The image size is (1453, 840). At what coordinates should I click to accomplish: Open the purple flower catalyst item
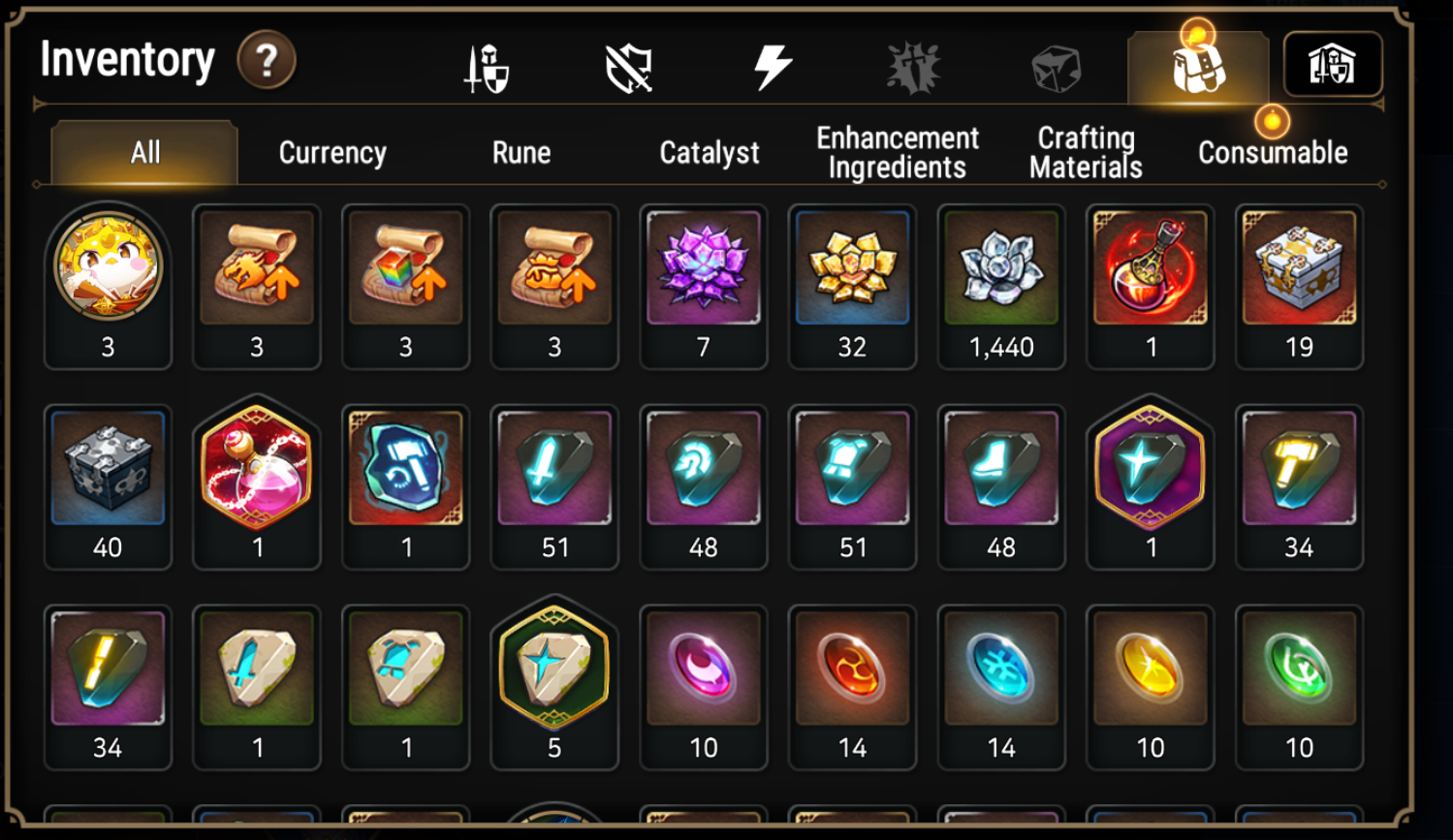coord(703,274)
